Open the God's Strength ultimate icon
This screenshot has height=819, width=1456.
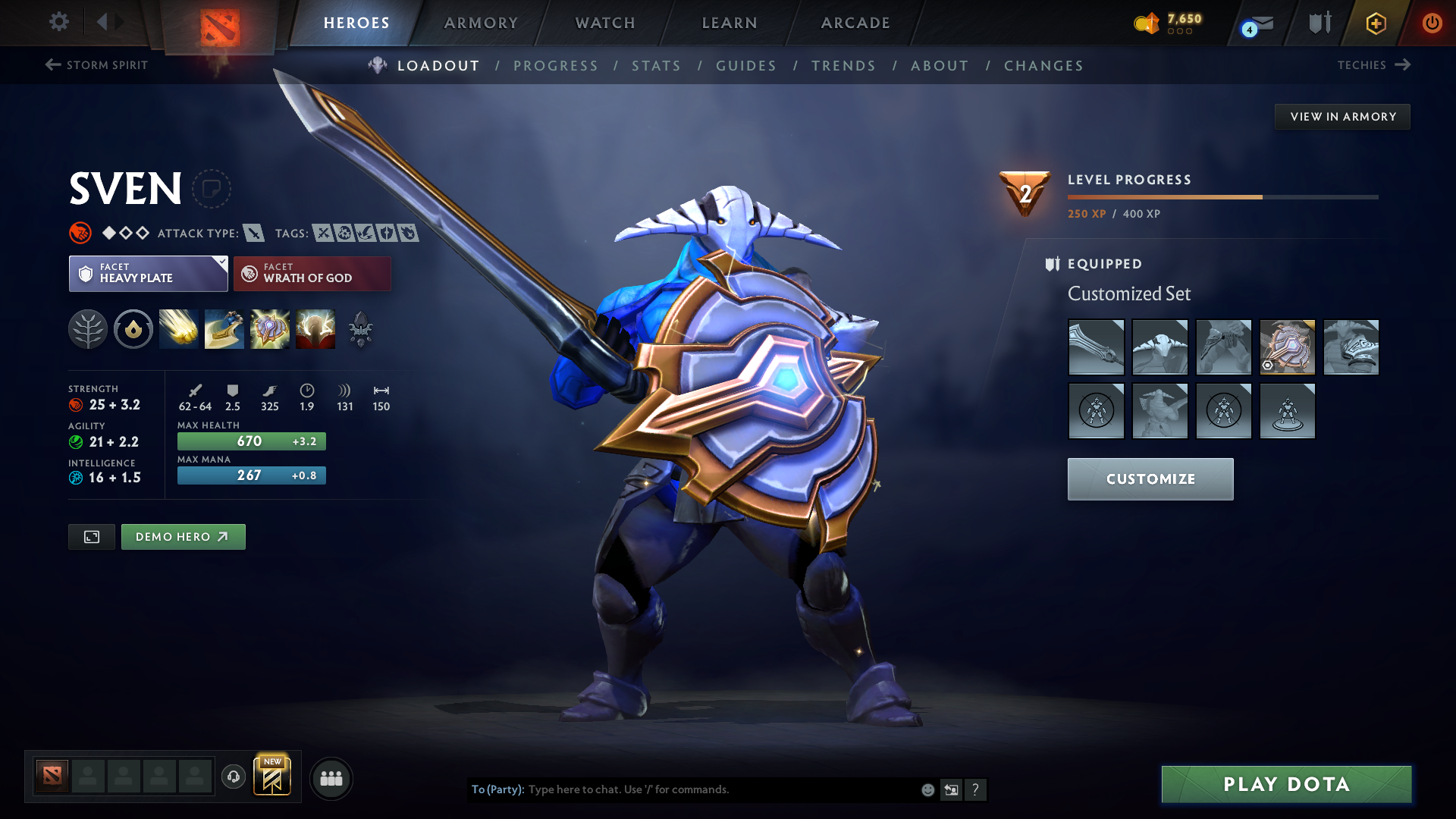(x=315, y=329)
